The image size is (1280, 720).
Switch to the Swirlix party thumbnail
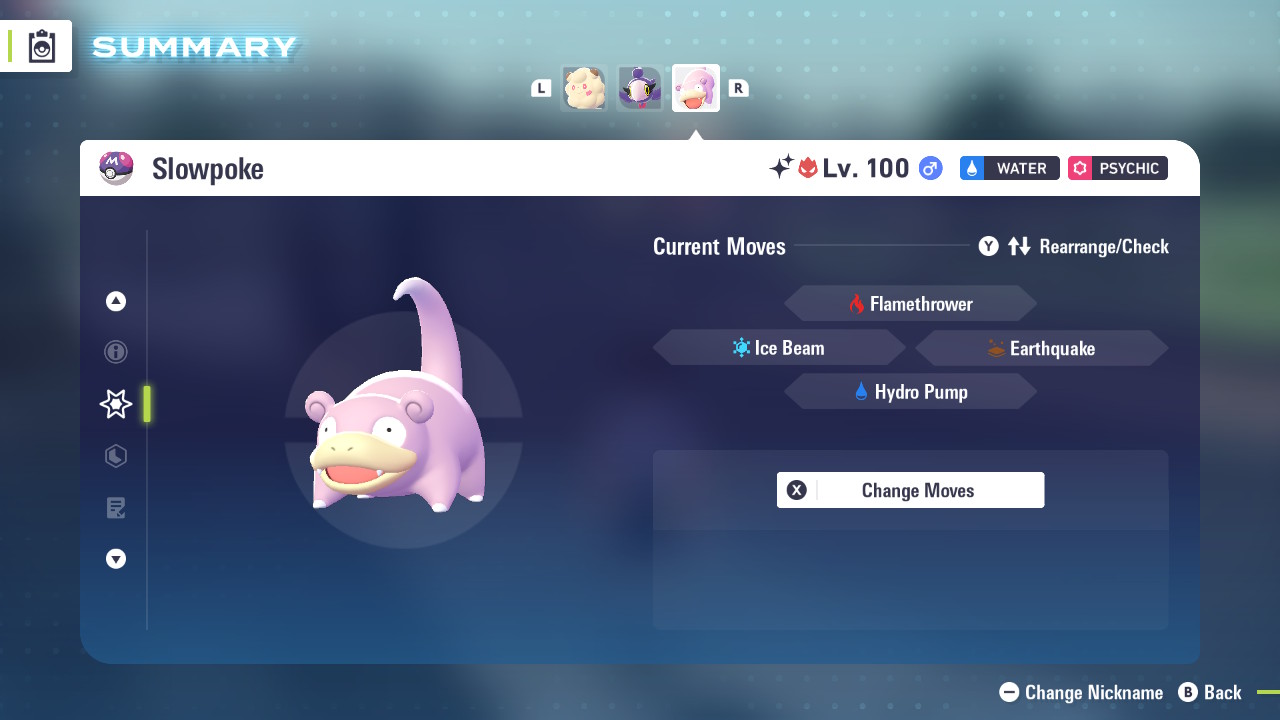(584, 88)
